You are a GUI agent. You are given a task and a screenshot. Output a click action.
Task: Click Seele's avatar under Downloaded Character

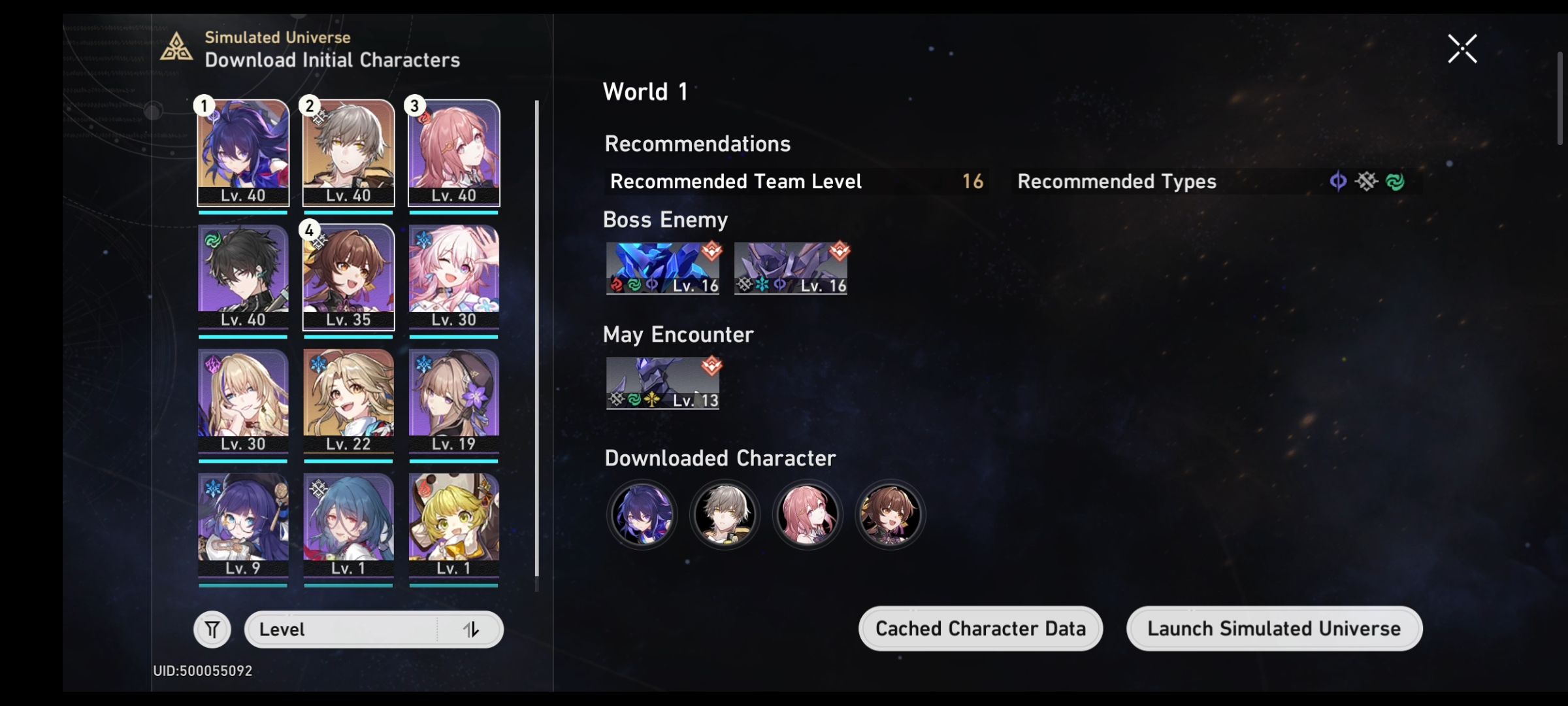tap(641, 514)
